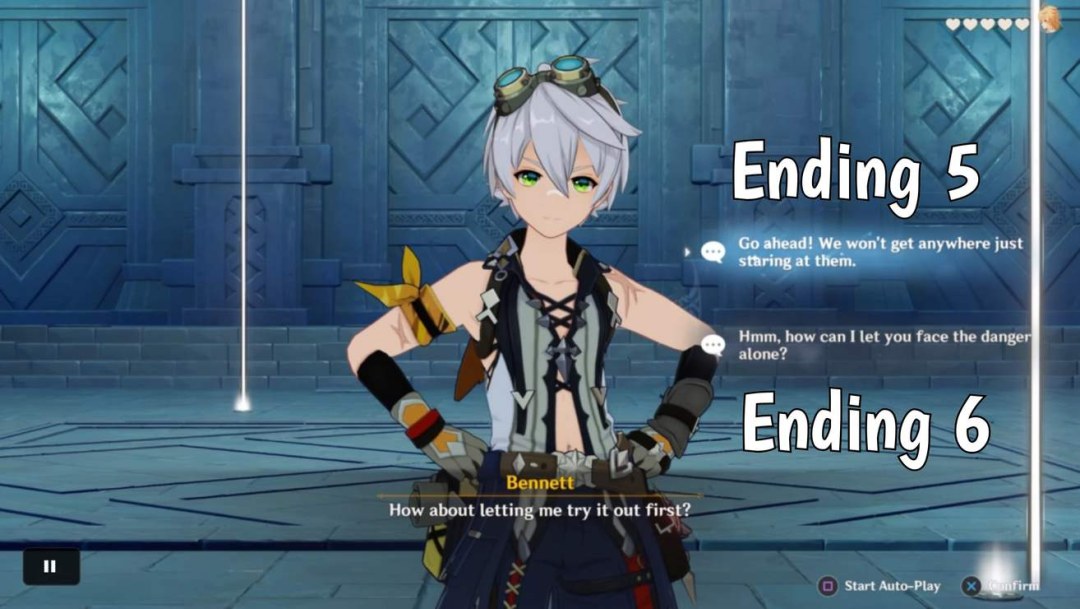This screenshot has height=609, width=1080.
Task: Choose the "Go ahead!" dialogue reply
Action: tap(880, 252)
